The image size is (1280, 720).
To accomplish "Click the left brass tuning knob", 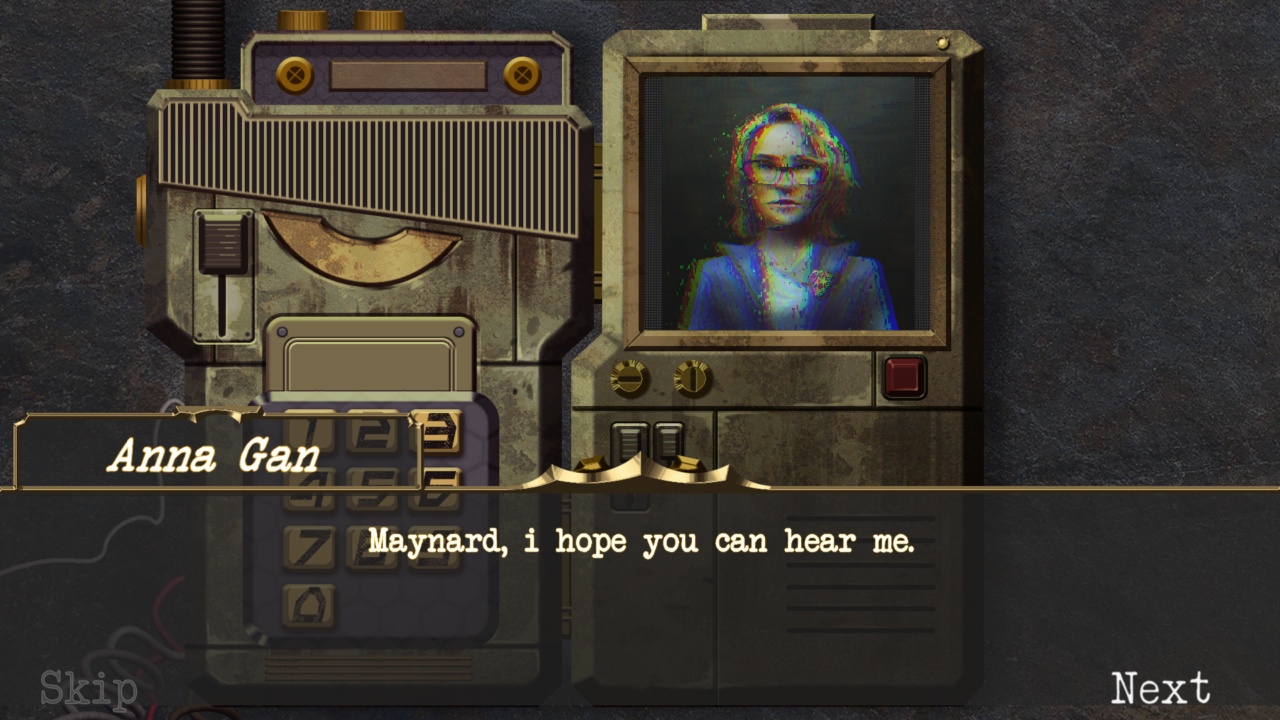I will pyautogui.click(x=630, y=378).
